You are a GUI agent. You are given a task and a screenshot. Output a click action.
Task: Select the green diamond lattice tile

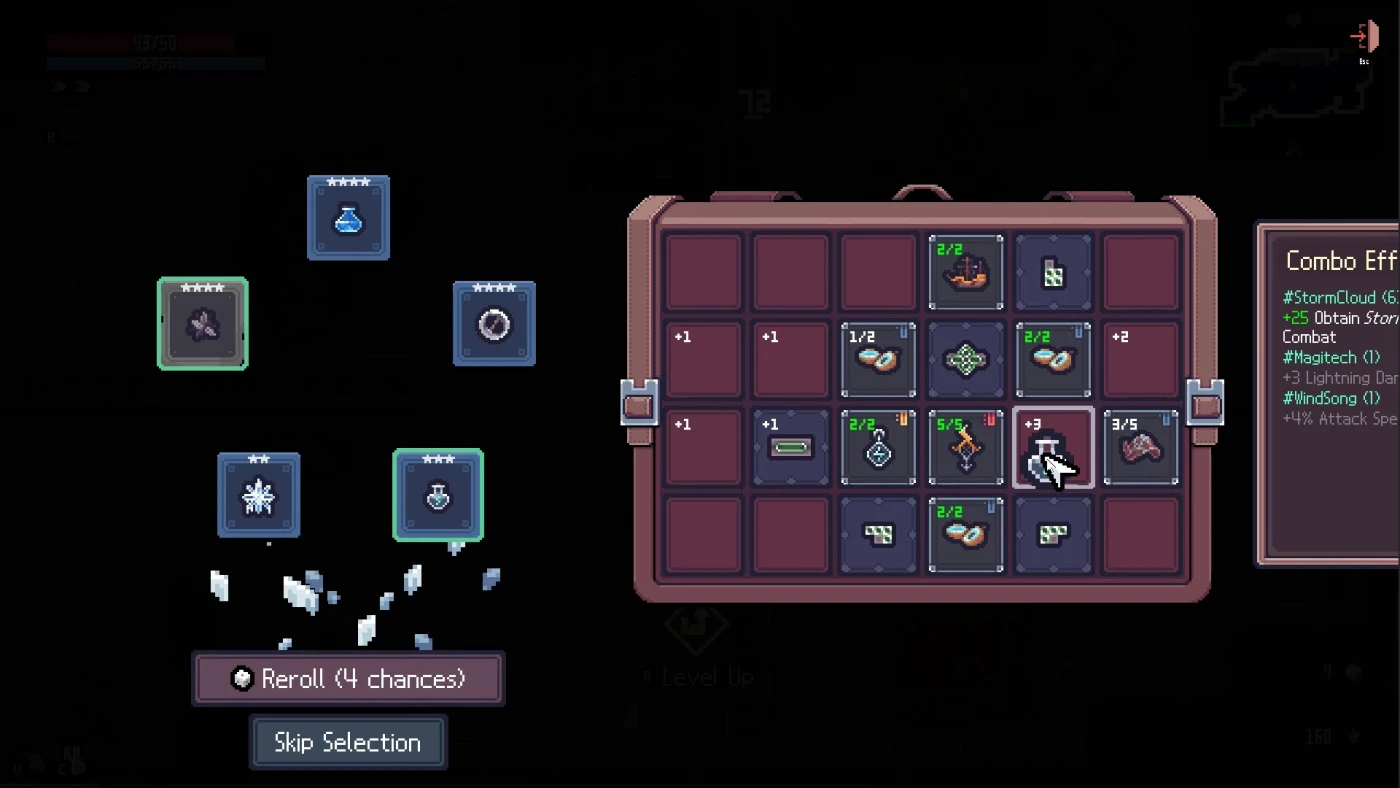tap(966, 360)
